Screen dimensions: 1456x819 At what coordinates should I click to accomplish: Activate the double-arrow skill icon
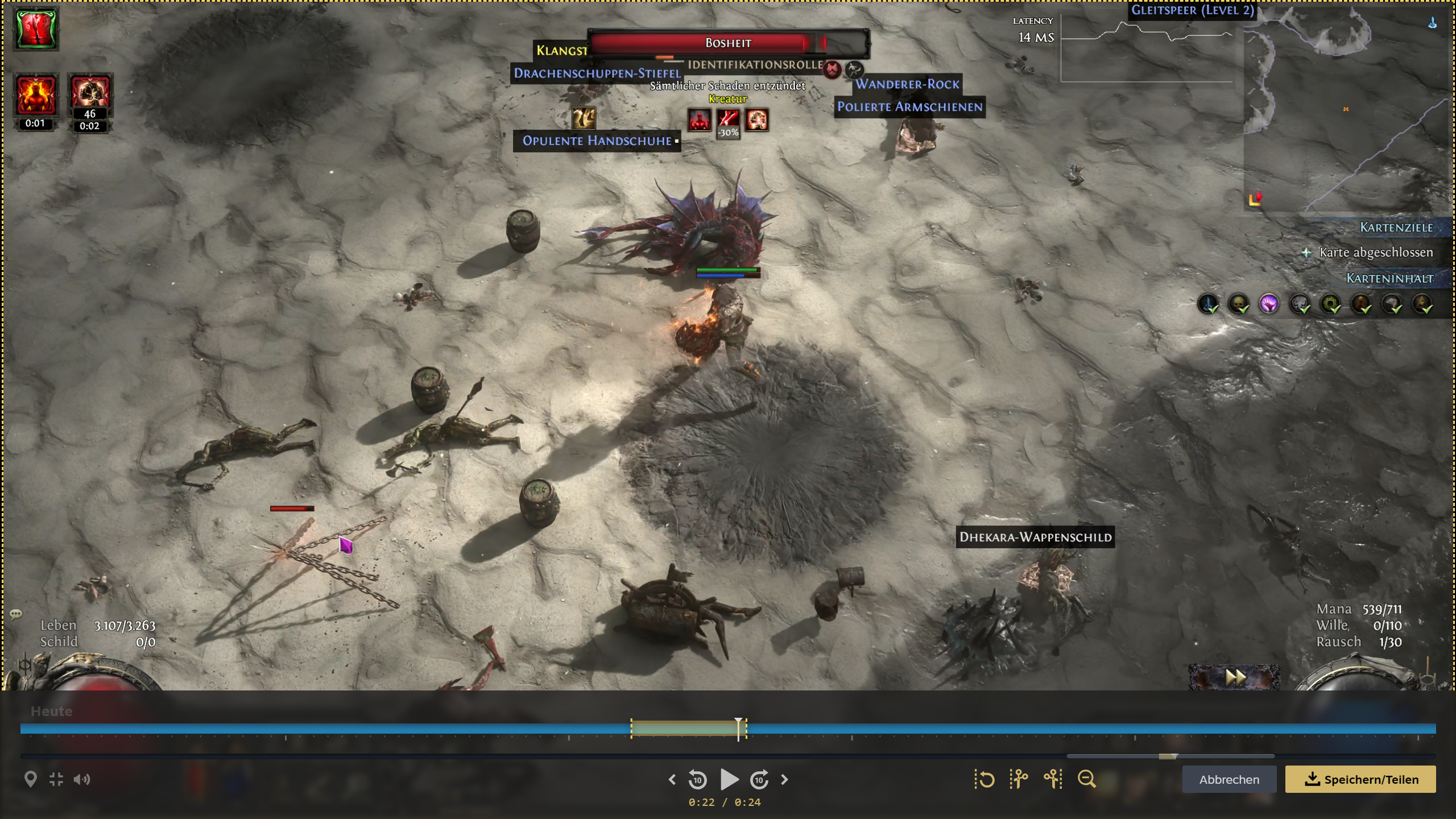(1234, 677)
